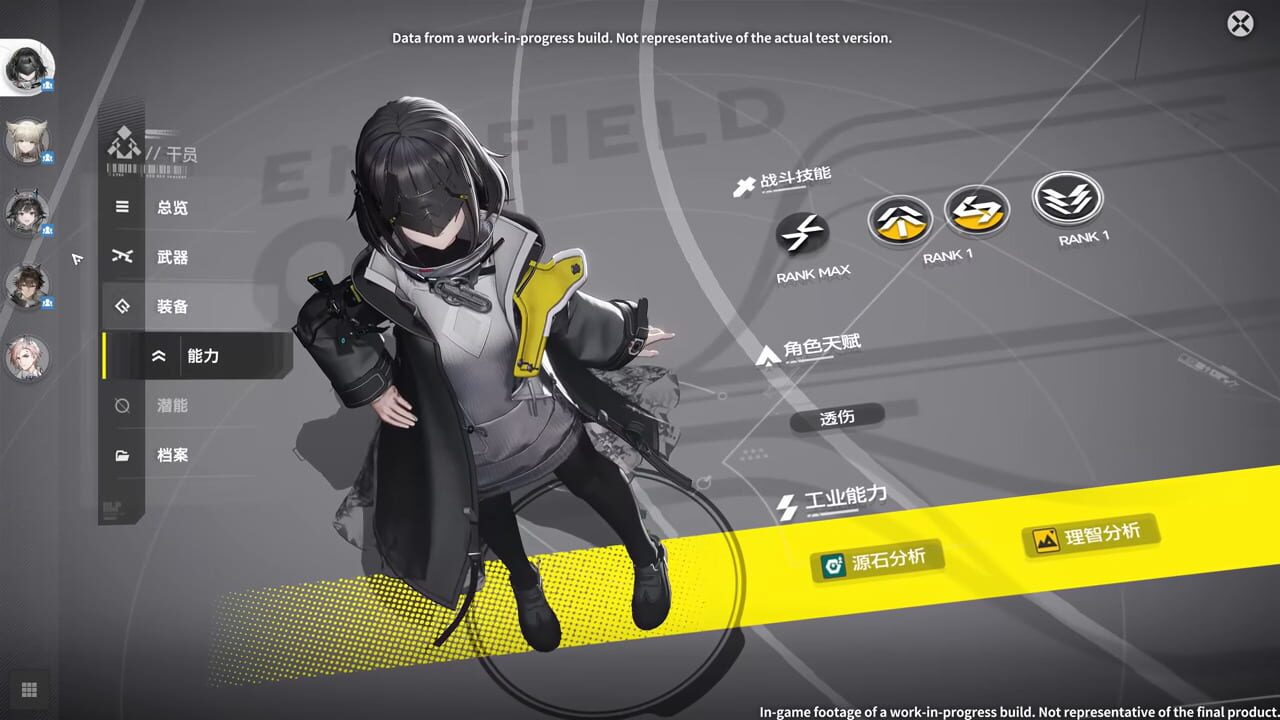The image size is (1280, 720).
Task: Select the cat-eared blonde character avatar
Action: pos(28,142)
